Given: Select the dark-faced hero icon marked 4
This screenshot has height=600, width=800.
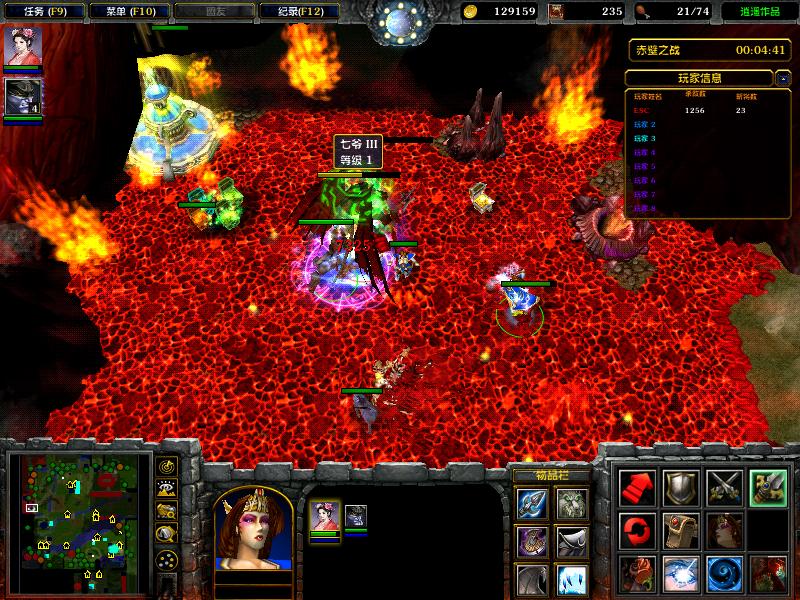Looking at the screenshot, I should (21, 96).
